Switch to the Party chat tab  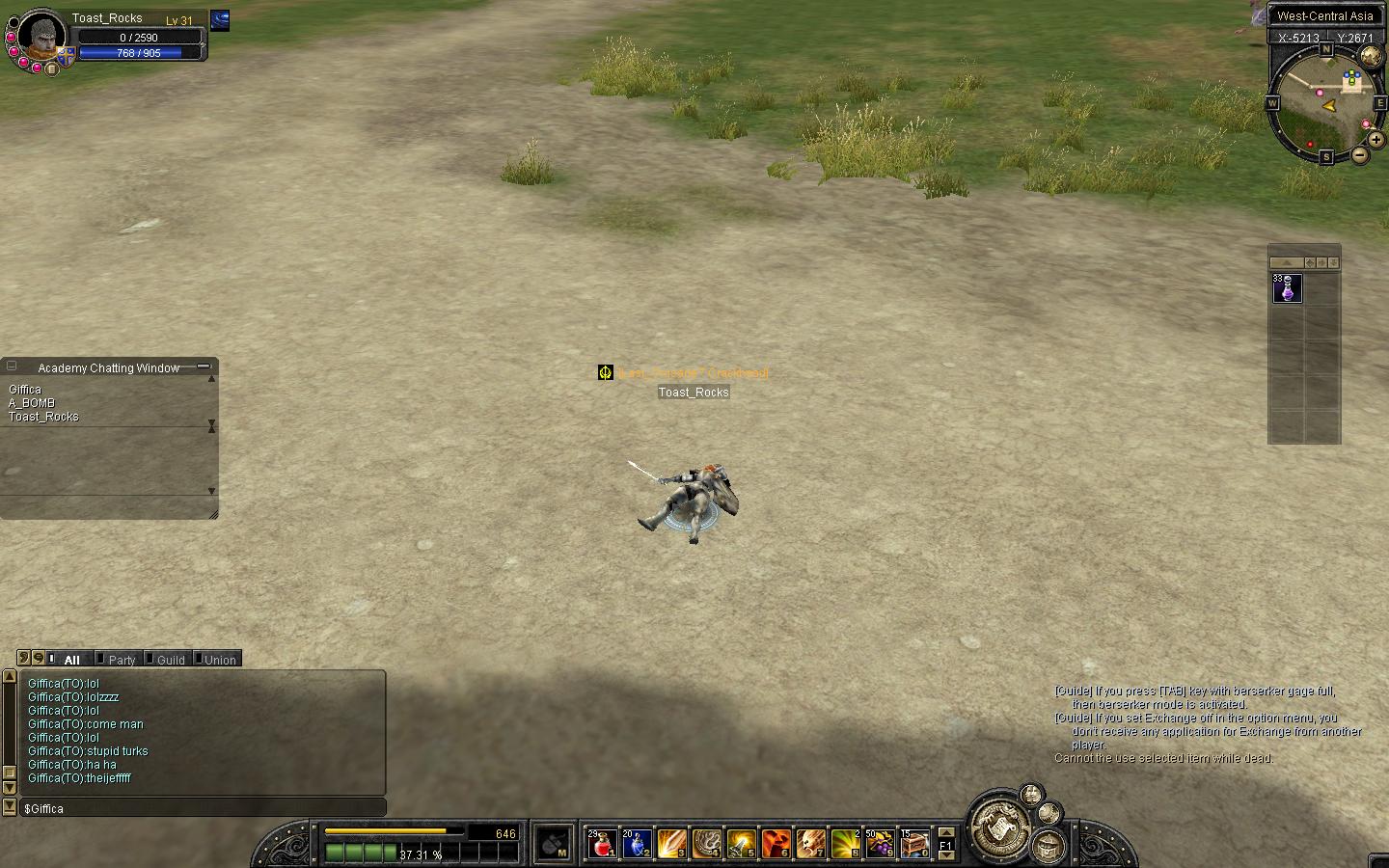[x=120, y=659]
